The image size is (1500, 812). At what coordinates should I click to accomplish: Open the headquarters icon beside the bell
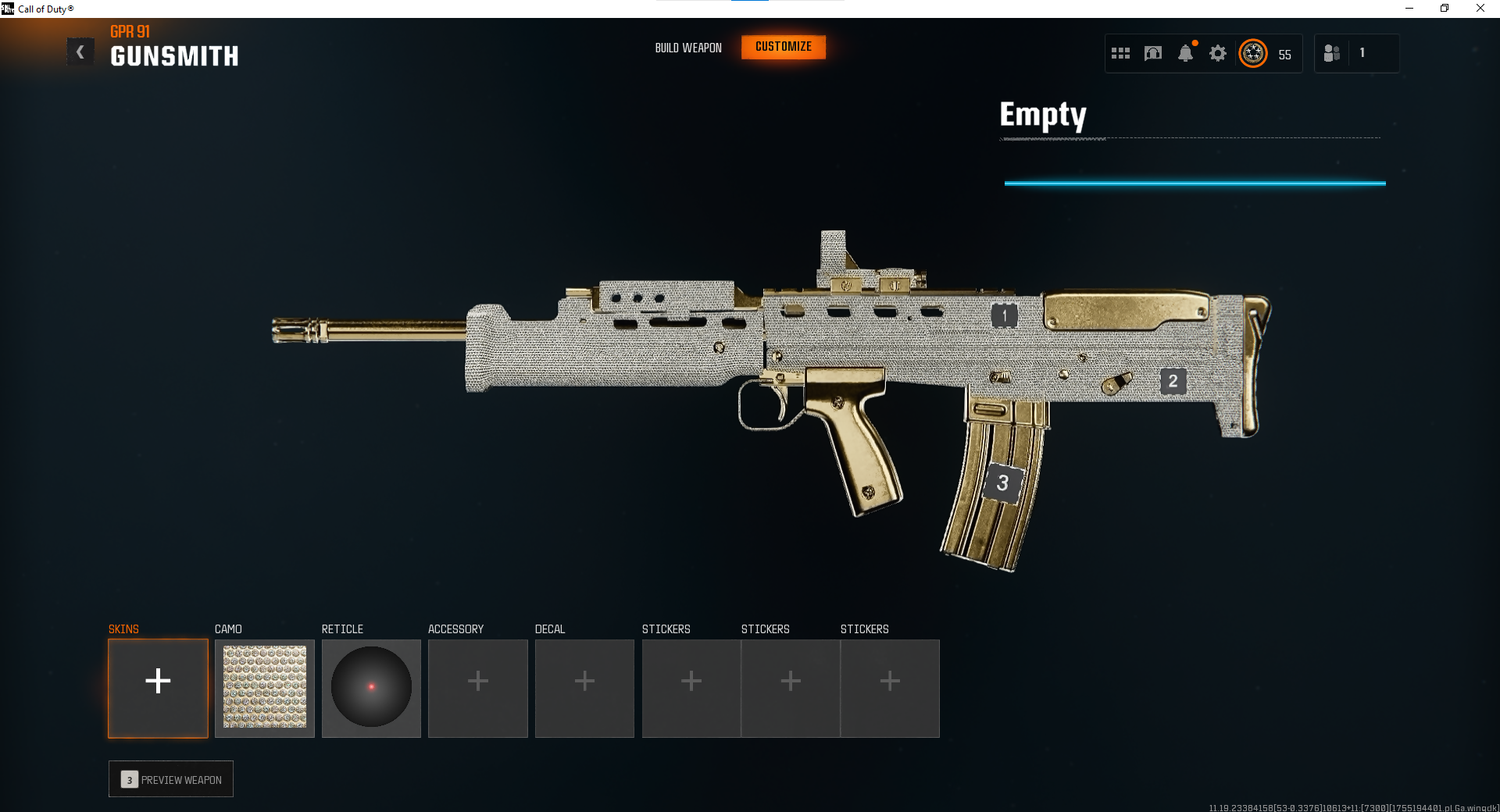pyautogui.click(x=1153, y=53)
